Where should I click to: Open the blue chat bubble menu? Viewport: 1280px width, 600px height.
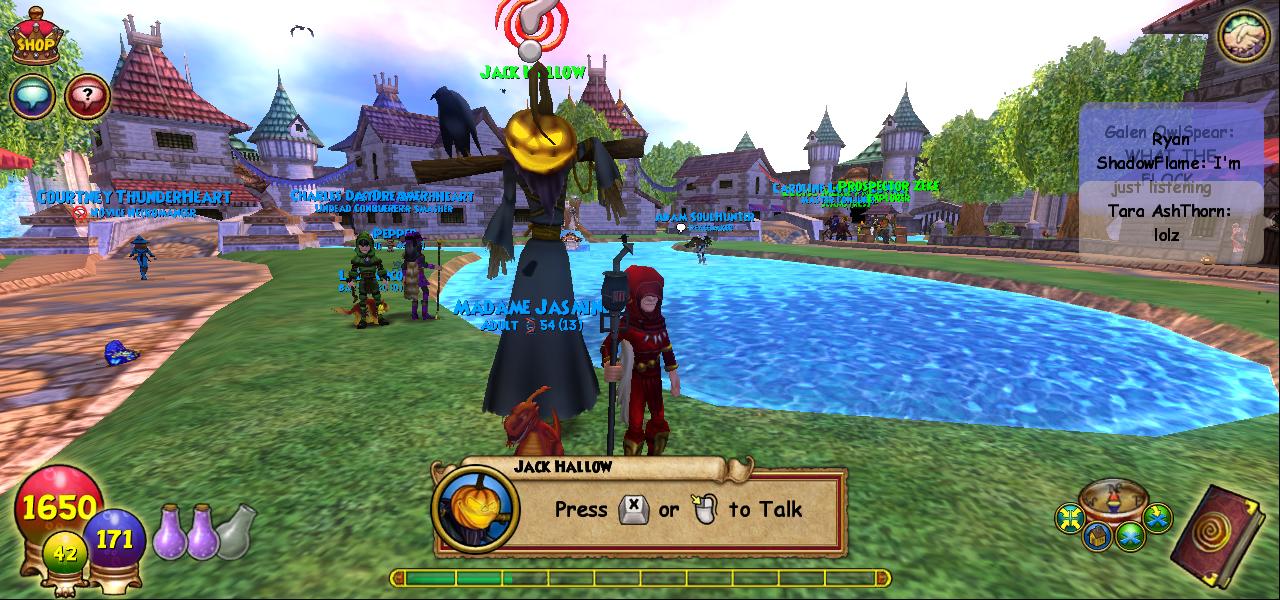click(32, 97)
